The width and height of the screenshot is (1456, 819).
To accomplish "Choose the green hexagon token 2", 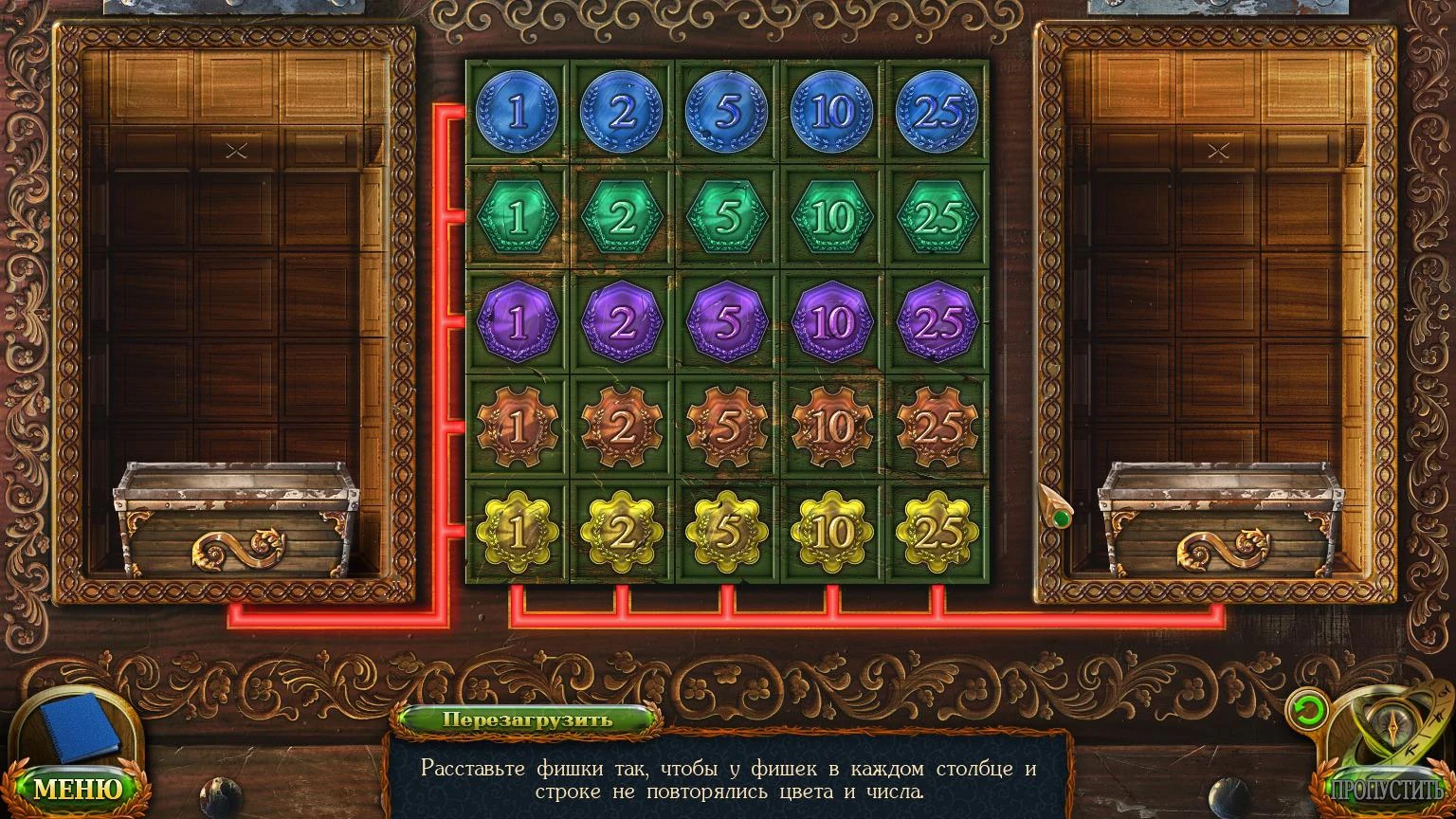I will (623, 218).
